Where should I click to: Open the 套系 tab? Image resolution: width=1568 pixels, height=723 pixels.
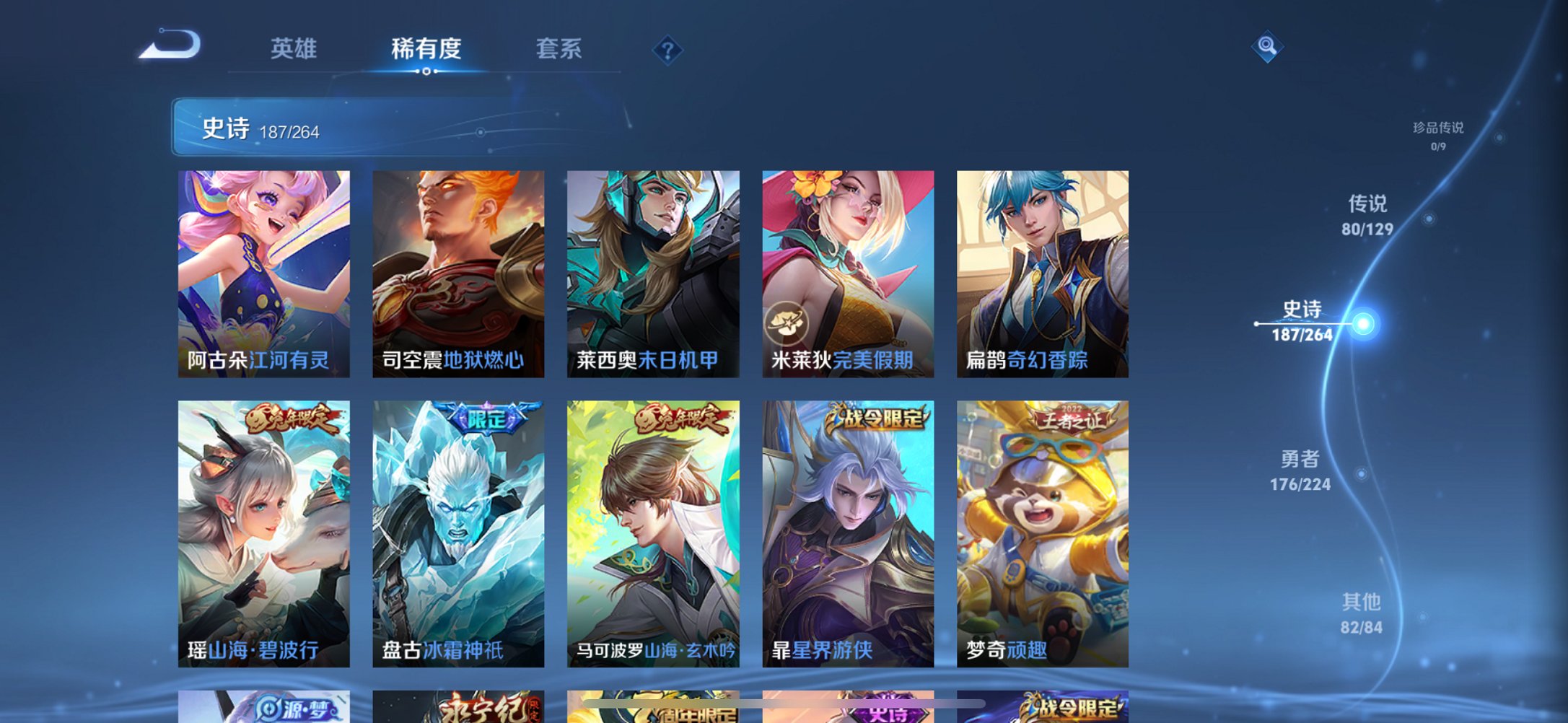[x=559, y=48]
